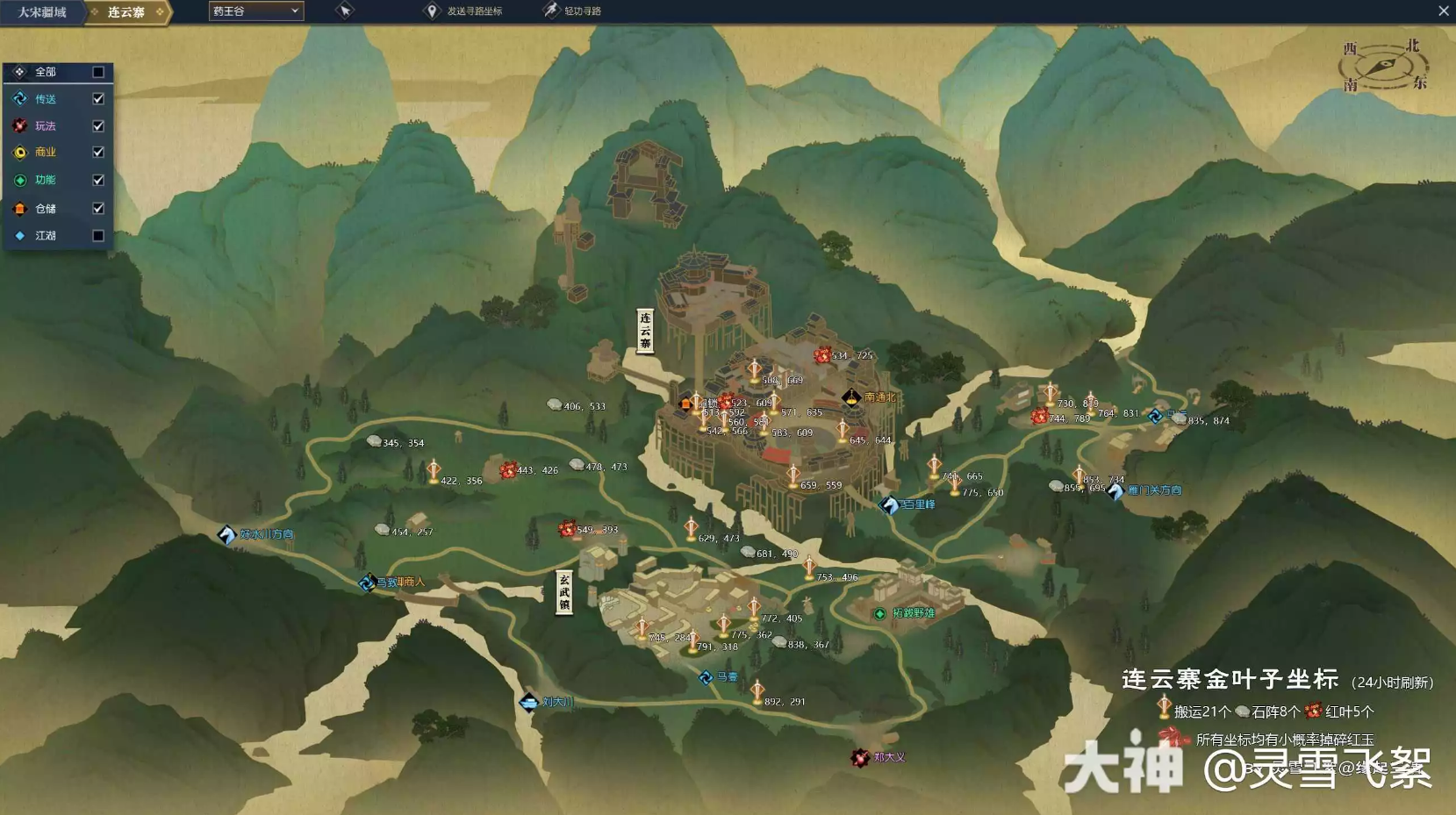Click the 马壹 teleport swirl icon
1456x815 pixels.
tap(705, 676)
